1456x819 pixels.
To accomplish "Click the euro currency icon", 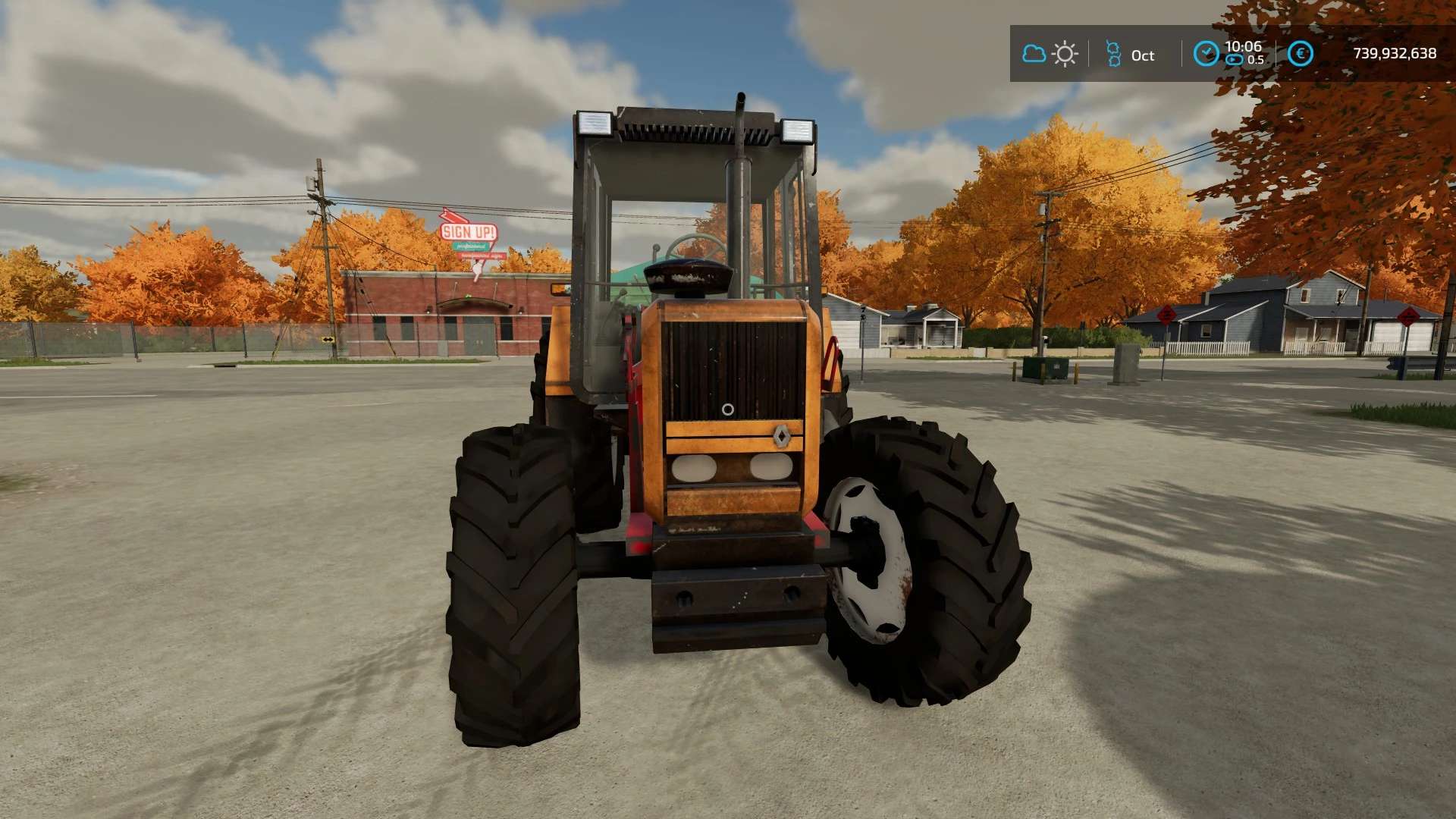I will coord(1301,53).
